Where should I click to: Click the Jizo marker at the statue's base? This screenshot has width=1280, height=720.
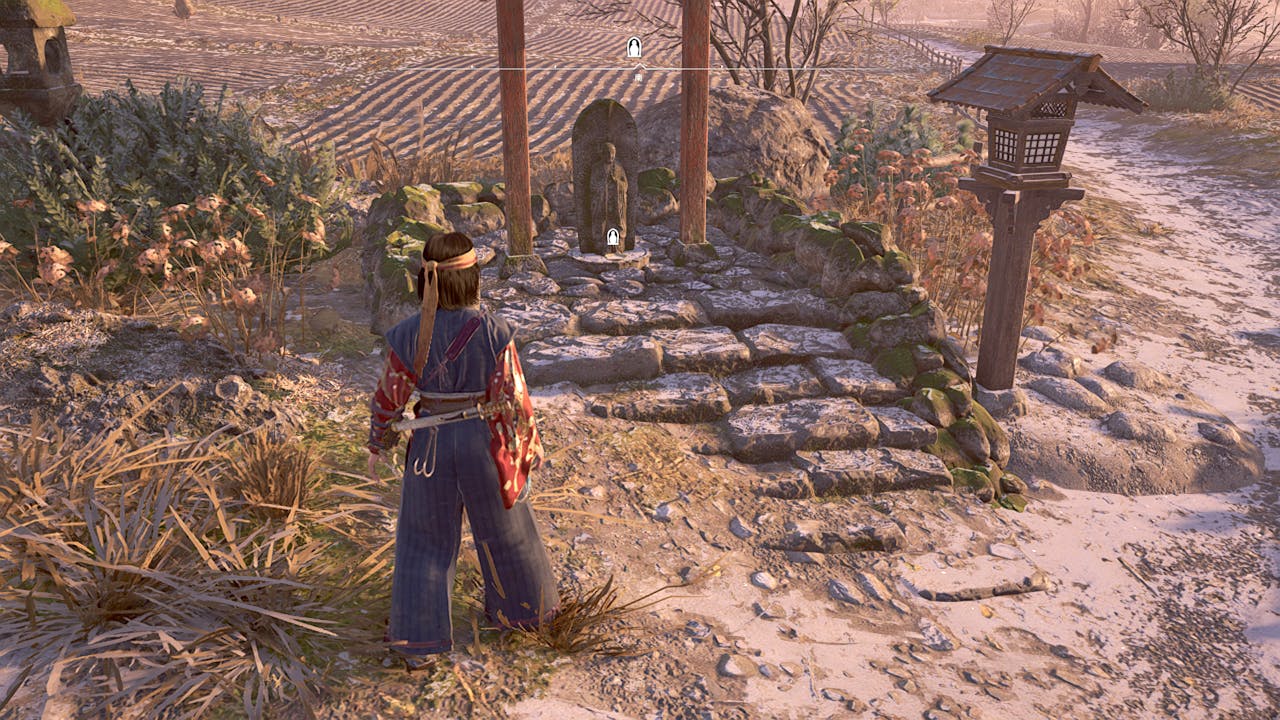613,238
